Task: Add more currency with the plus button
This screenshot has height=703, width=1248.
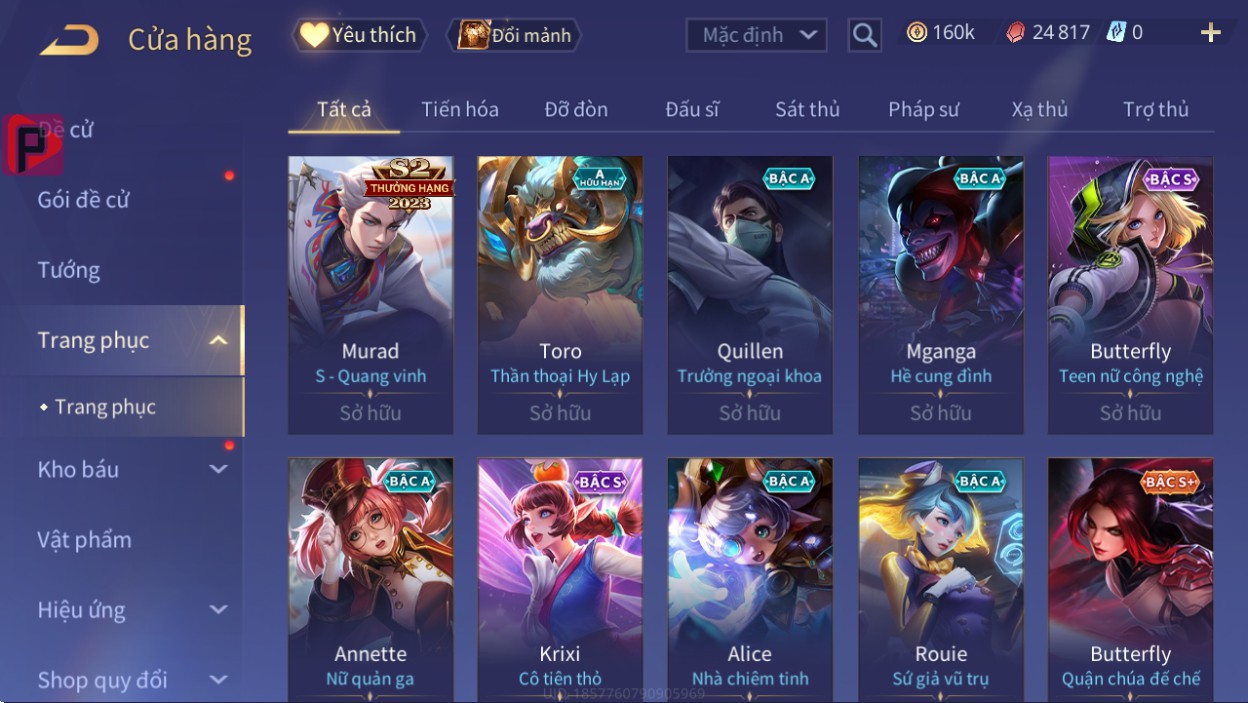Action: (x=1210, y=33)
